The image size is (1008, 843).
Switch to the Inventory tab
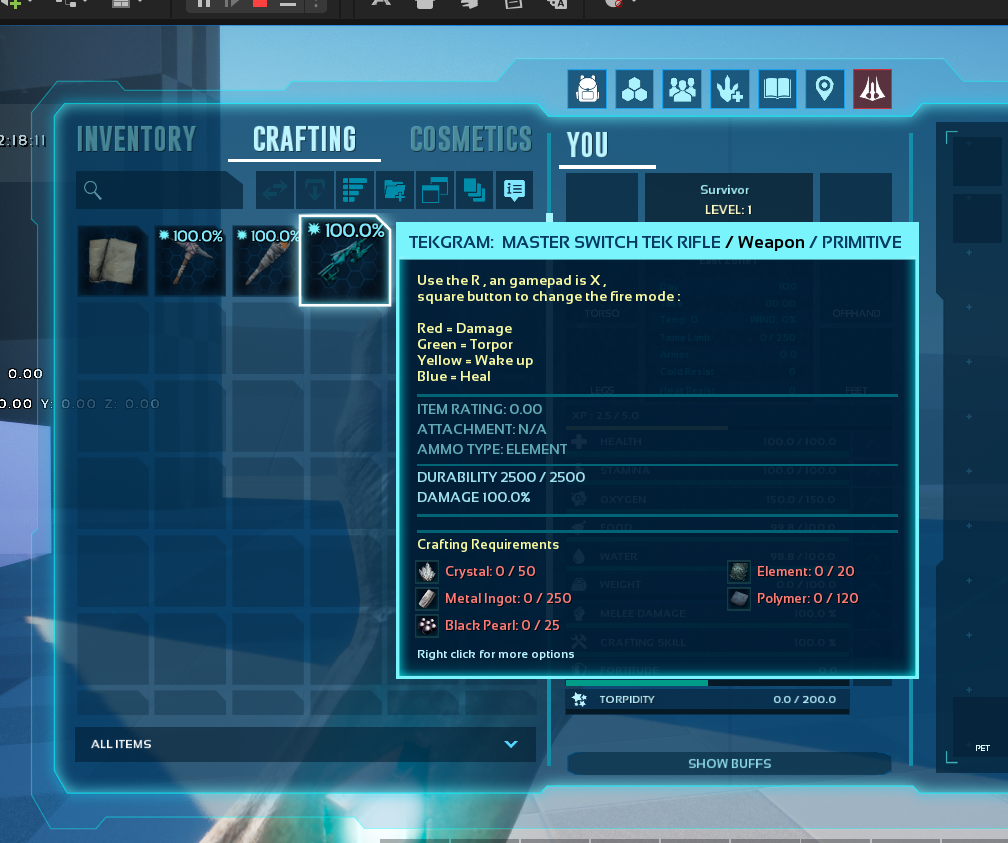(x=136, y=139)
